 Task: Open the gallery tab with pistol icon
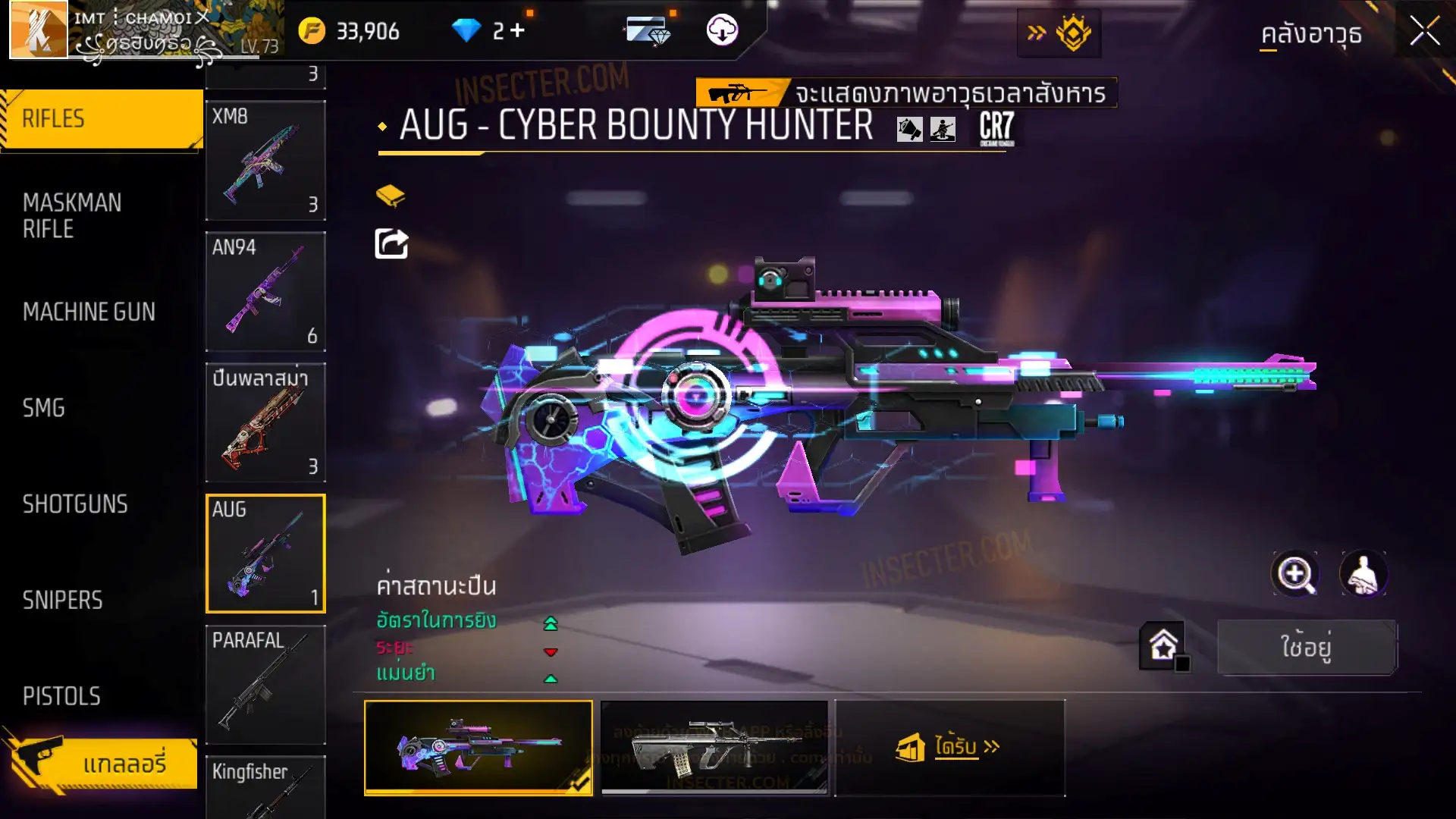[102, 763]
